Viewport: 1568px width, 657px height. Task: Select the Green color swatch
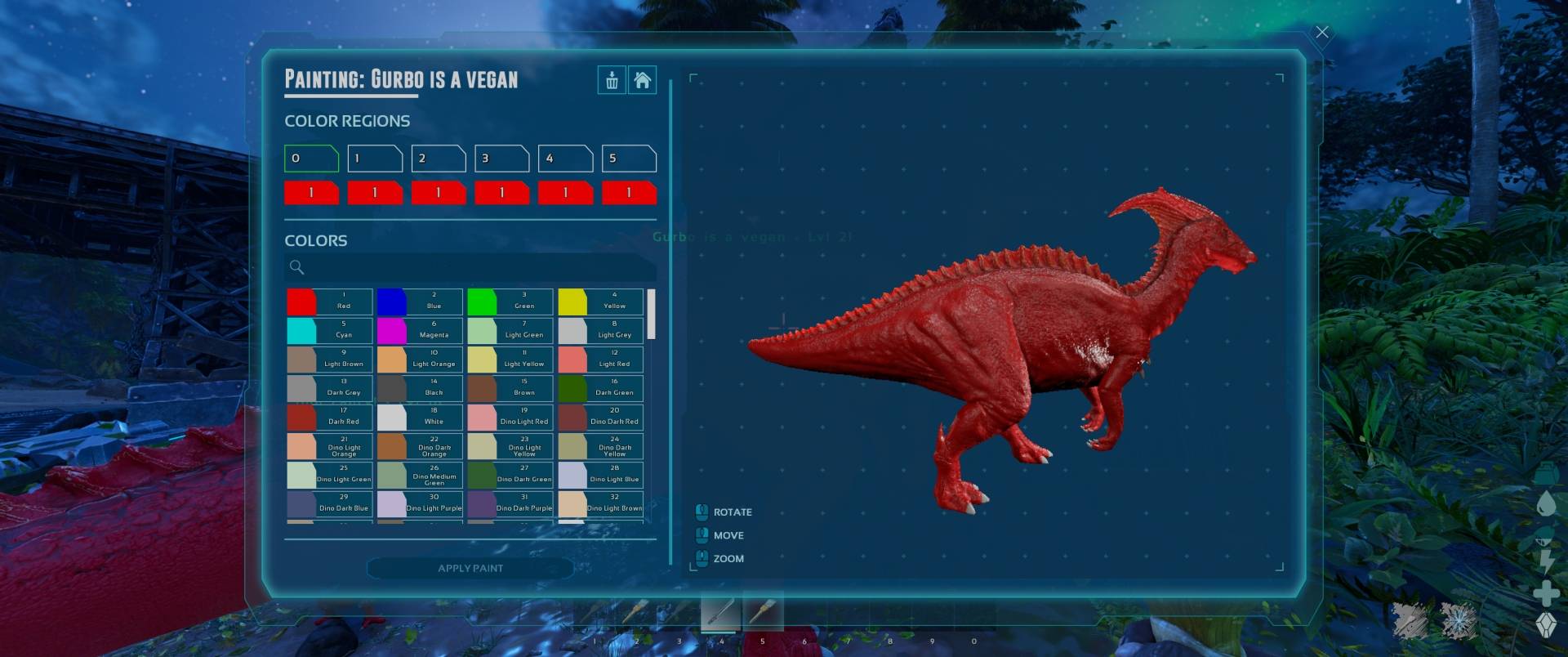pos(510,302)
